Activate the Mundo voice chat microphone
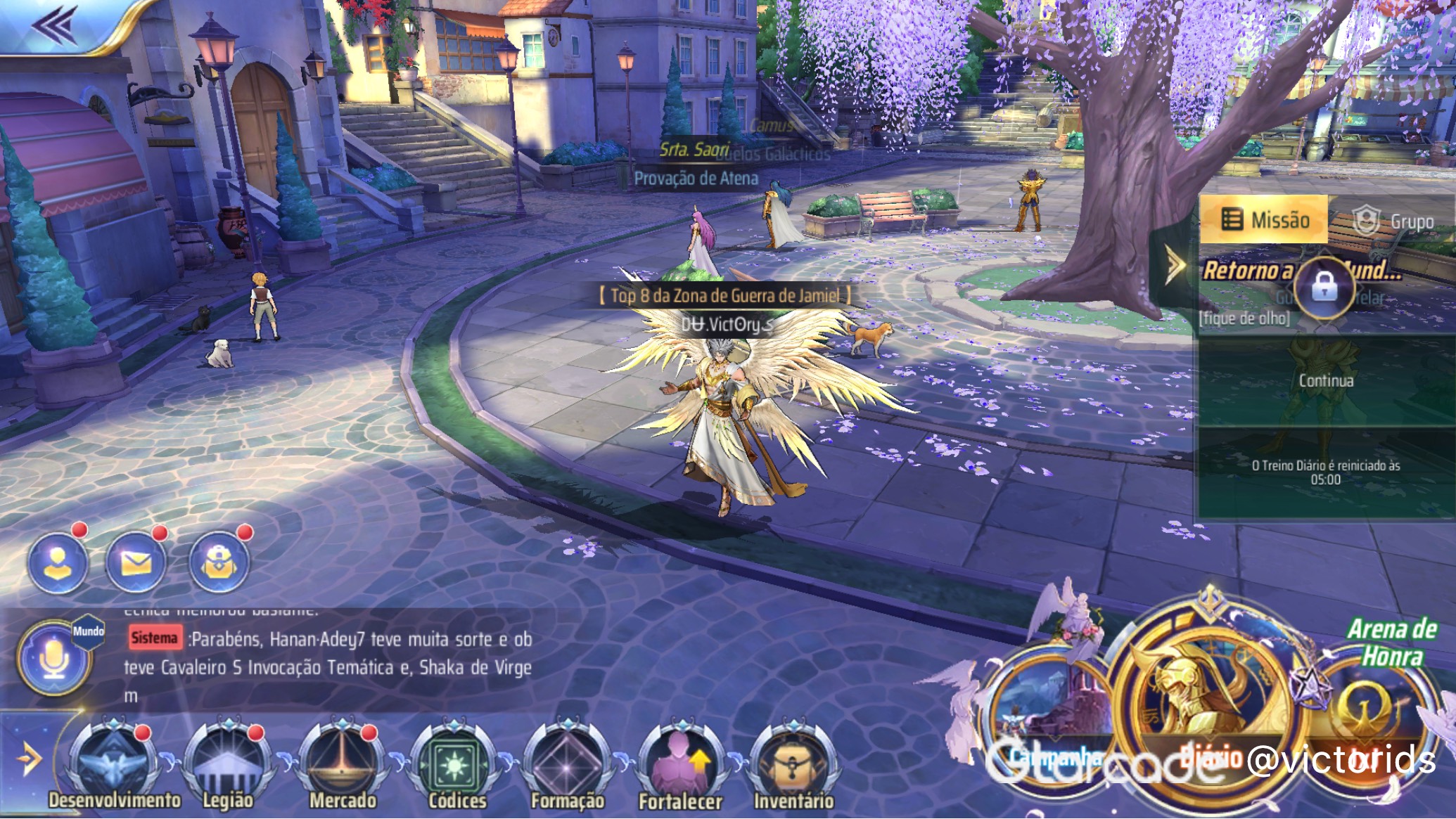 pos(55,659)
